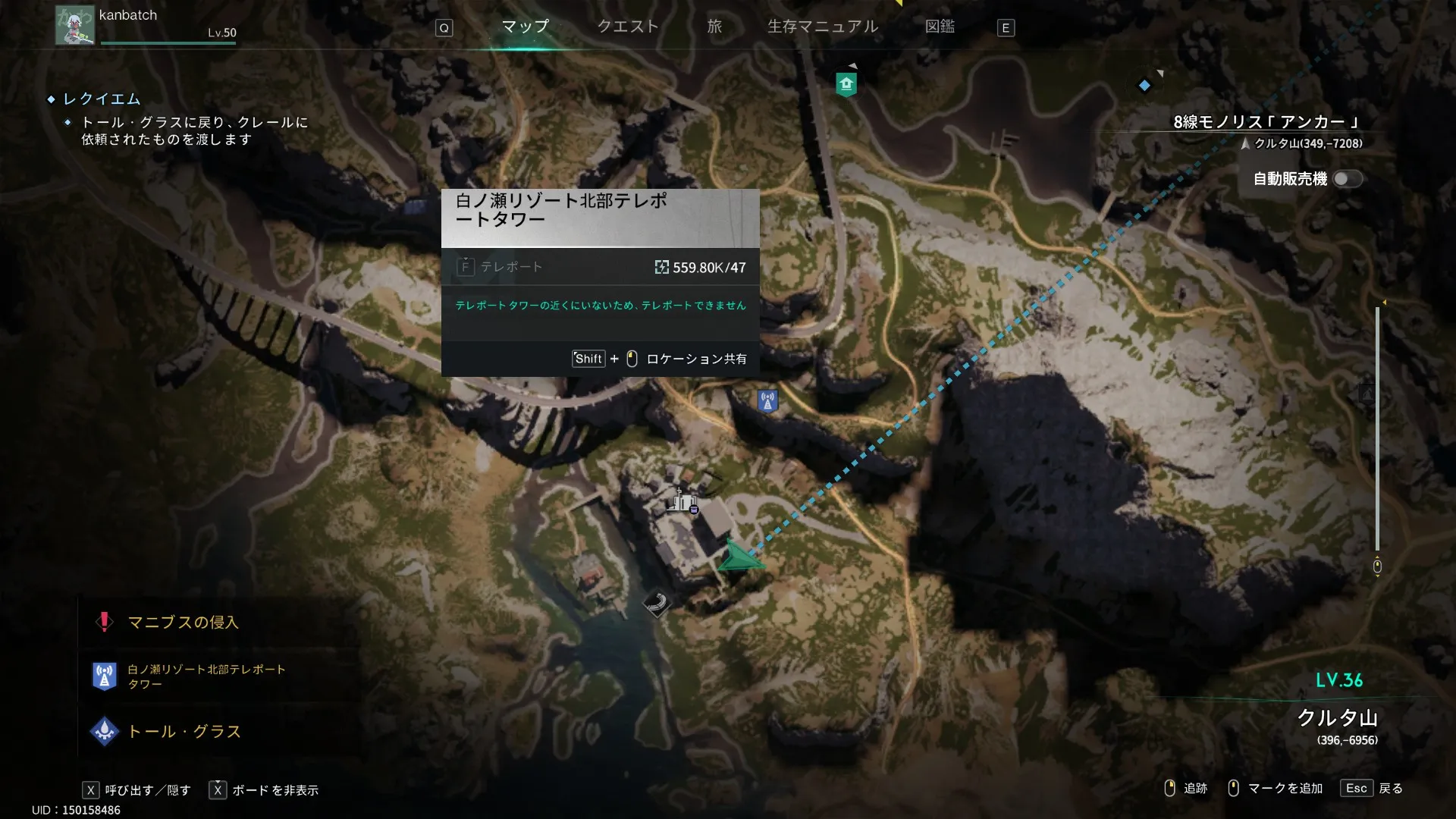Select the 8線モノリス「アンカー」 tracked location

tap(1266, 122)
